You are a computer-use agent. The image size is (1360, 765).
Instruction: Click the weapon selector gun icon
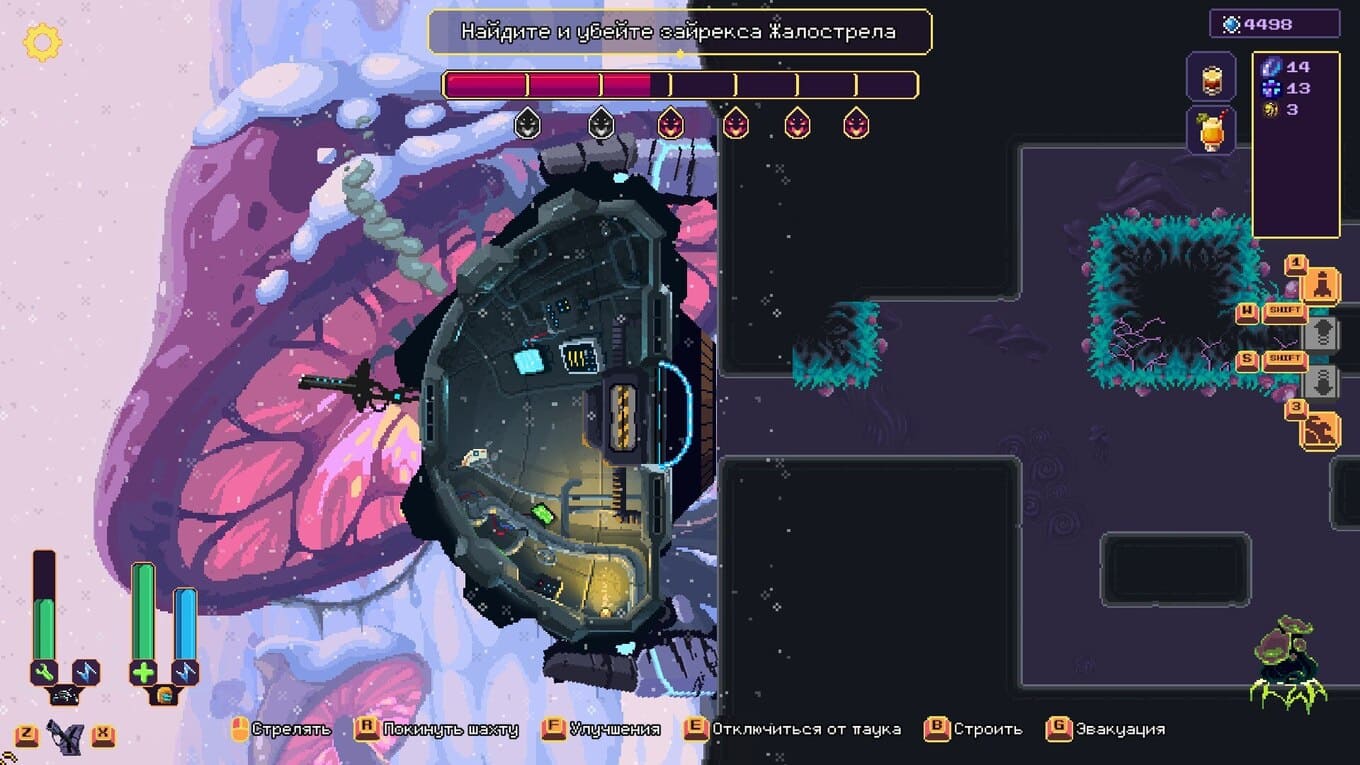point(65,738)
